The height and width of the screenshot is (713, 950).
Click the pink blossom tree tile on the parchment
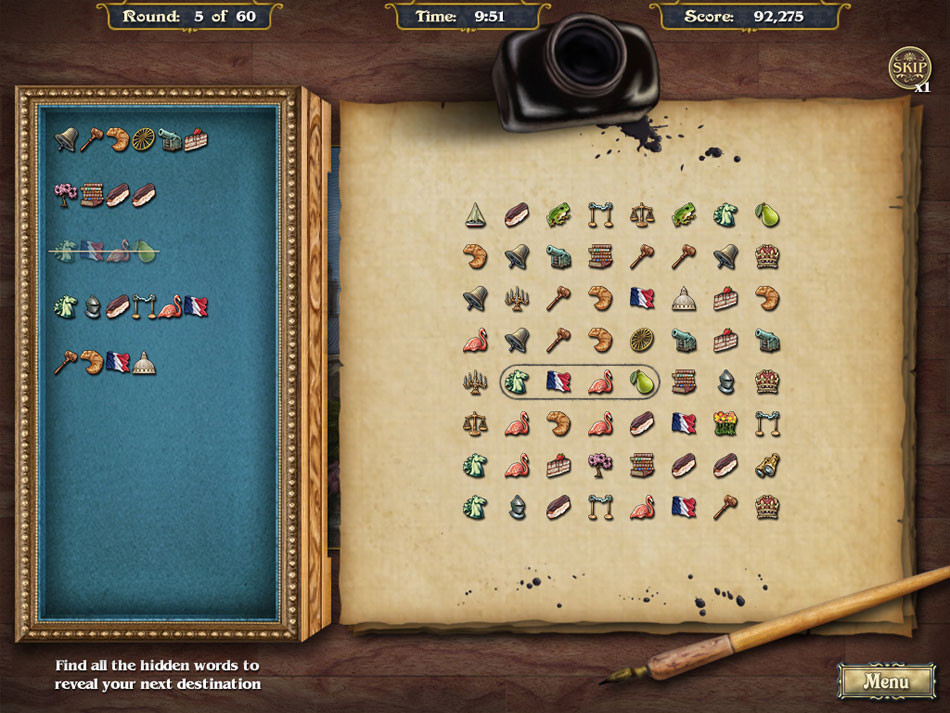(x=600, y=465)
